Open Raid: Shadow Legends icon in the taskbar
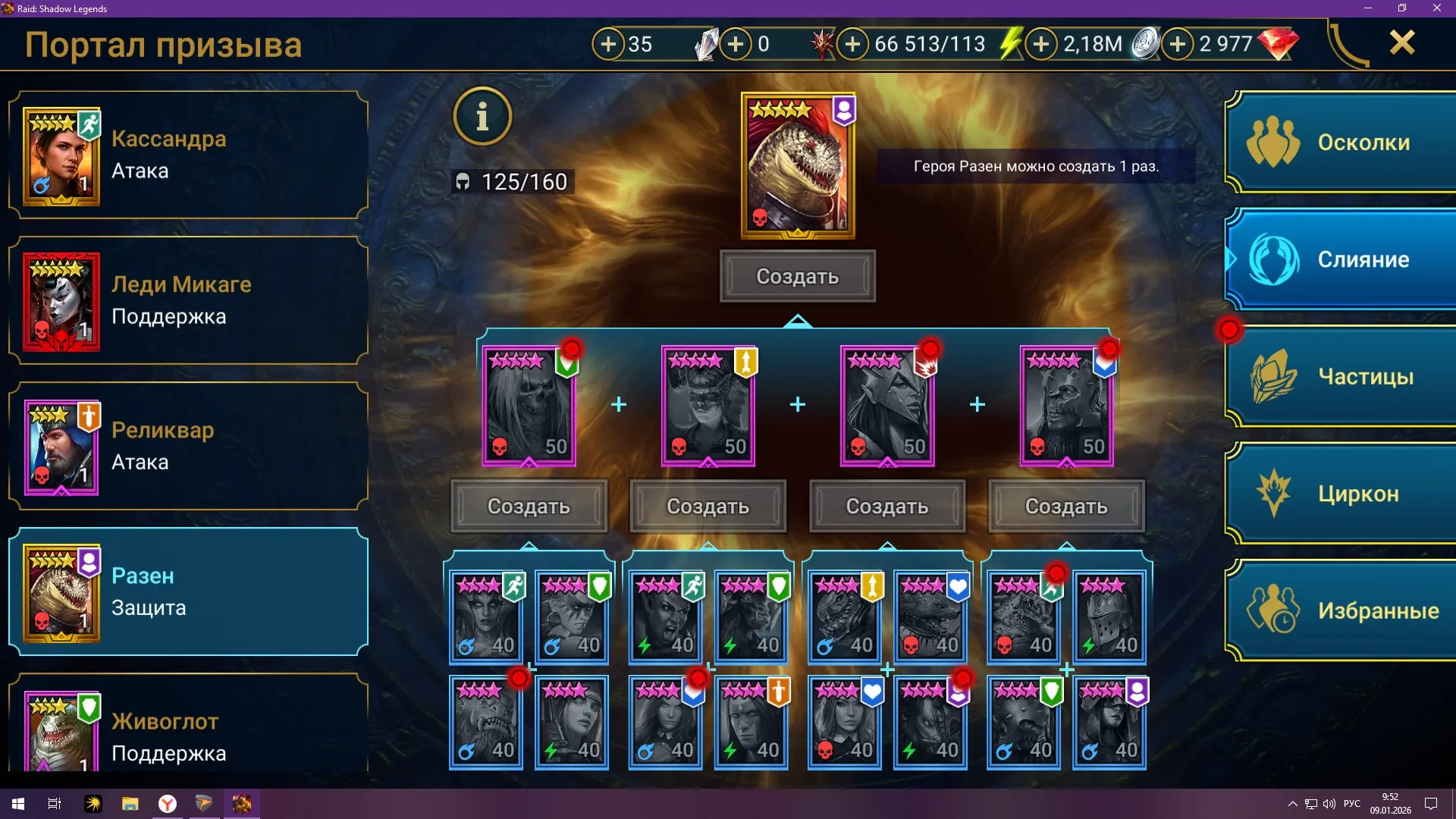 242,803
